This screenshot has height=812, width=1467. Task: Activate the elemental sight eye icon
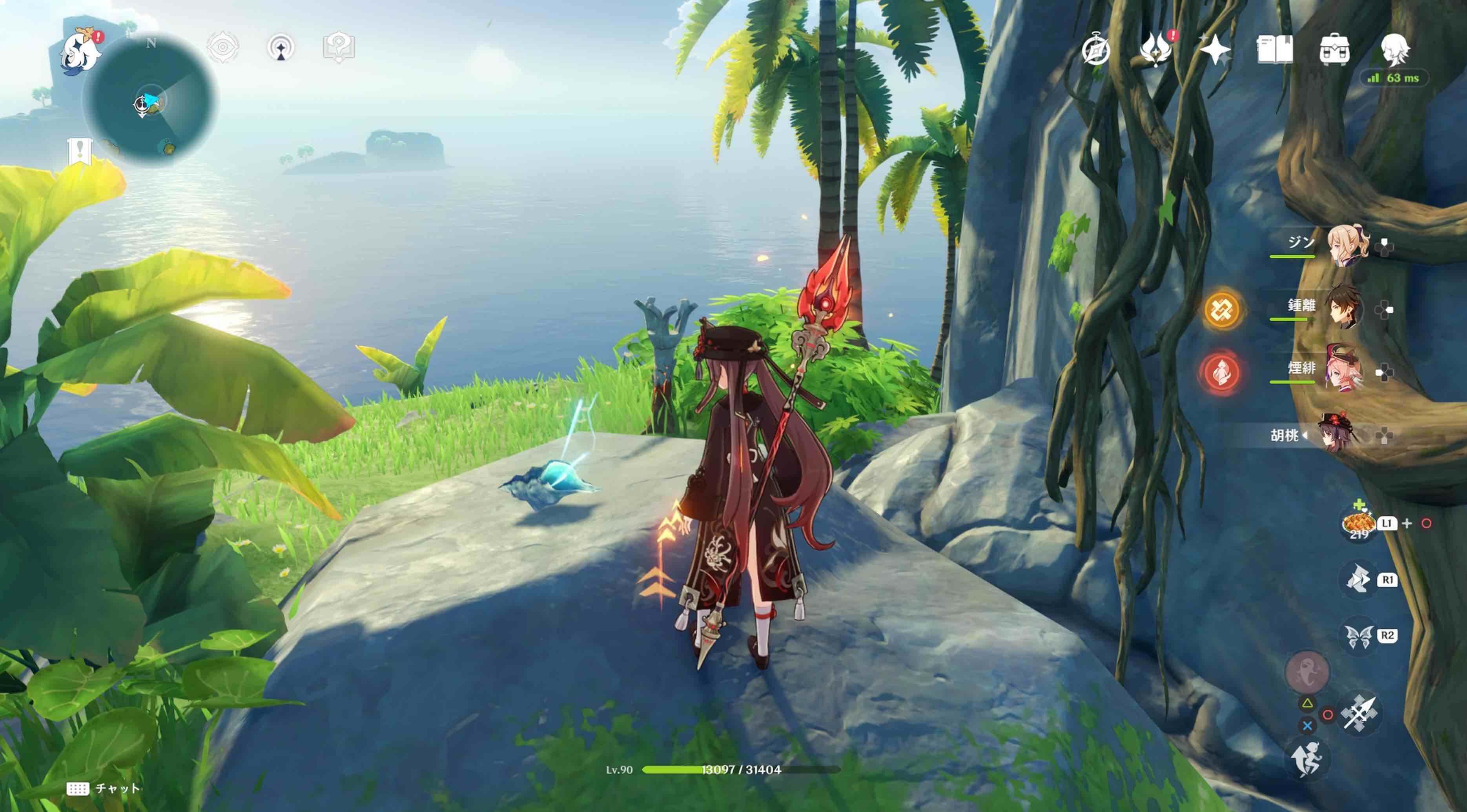pos(223,47)
